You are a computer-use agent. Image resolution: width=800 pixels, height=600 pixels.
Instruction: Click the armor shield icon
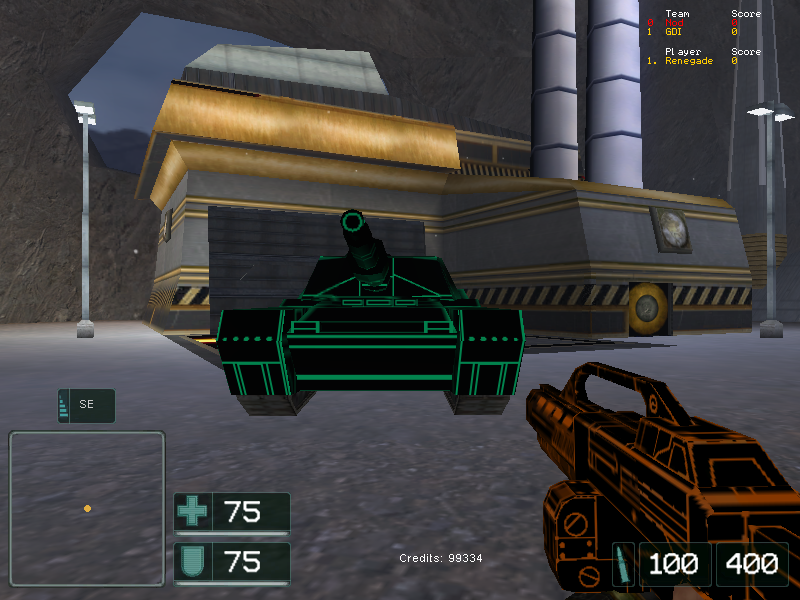pos(192,561)
